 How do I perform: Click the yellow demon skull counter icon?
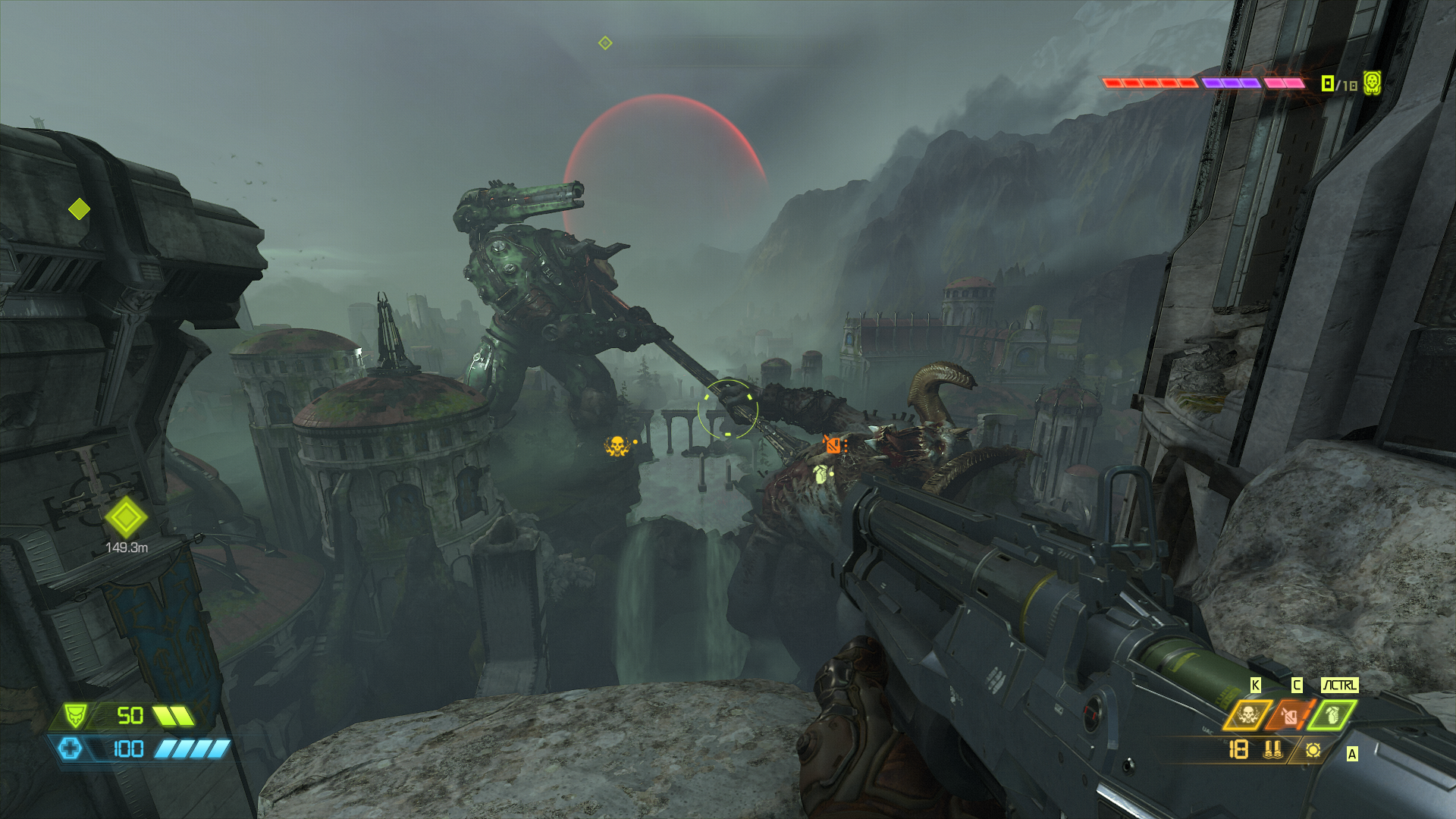point(1371,83)
